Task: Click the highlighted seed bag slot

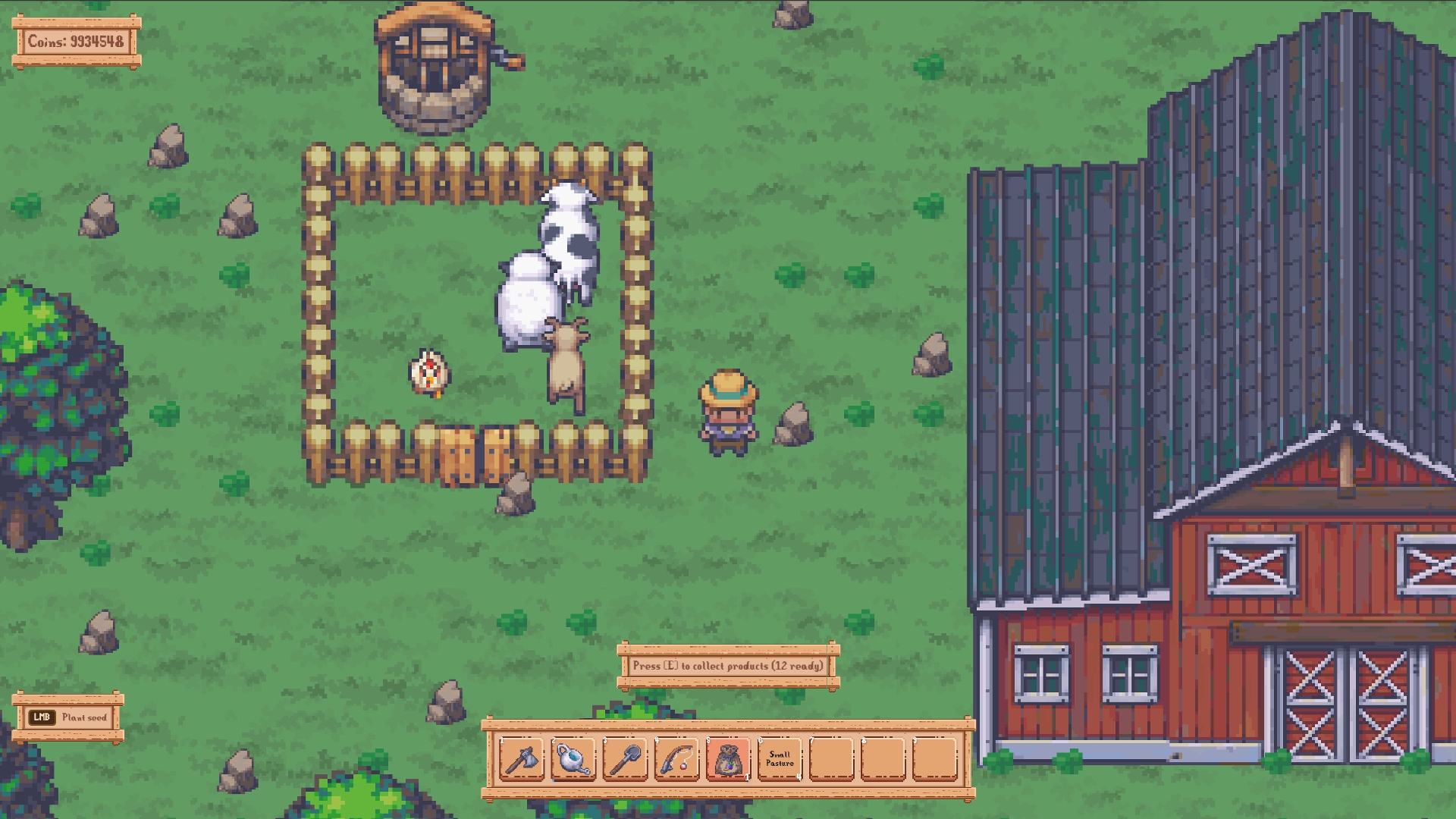Action: [728, 758]
